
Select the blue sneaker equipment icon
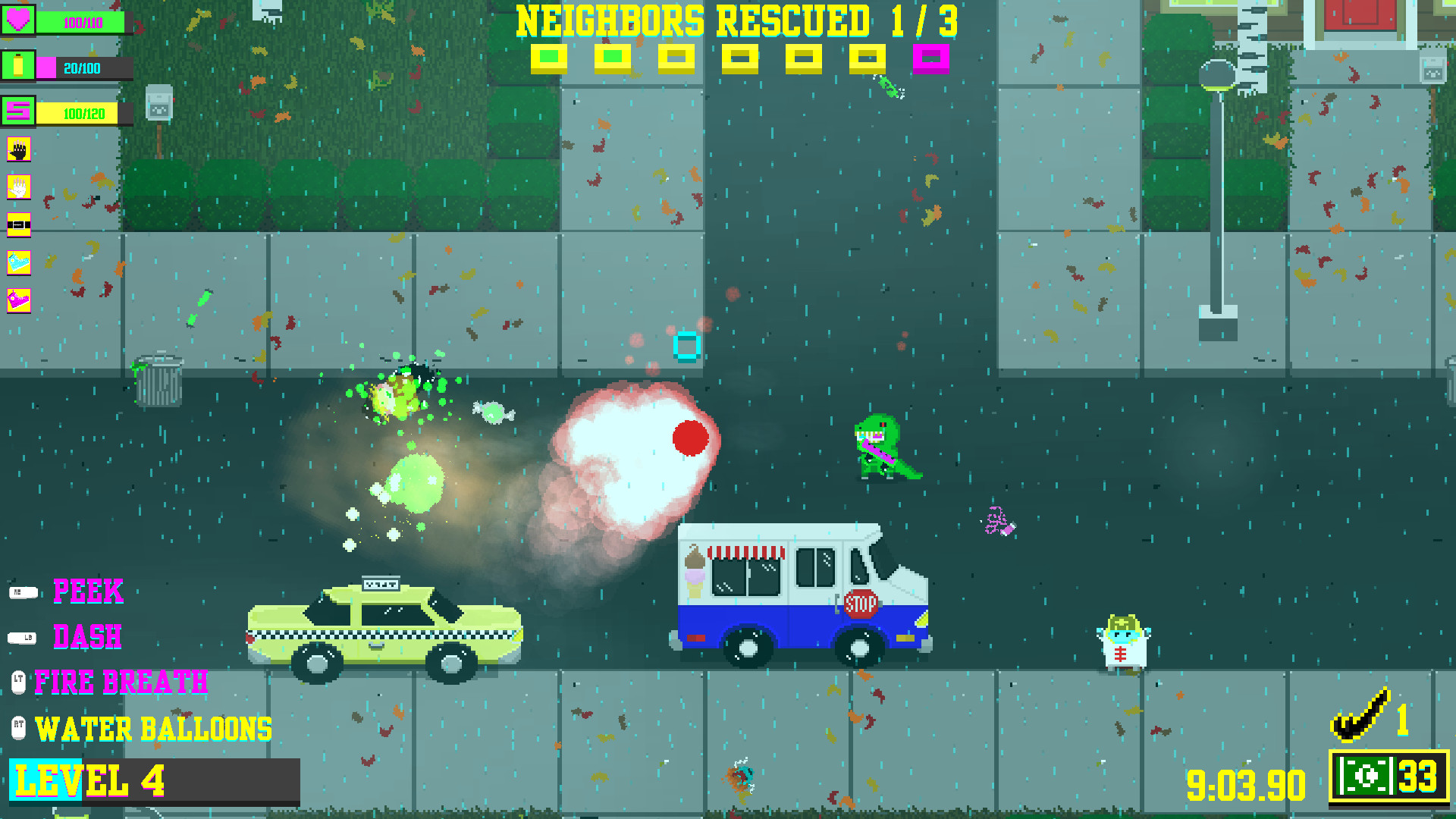tap(18, 260)
